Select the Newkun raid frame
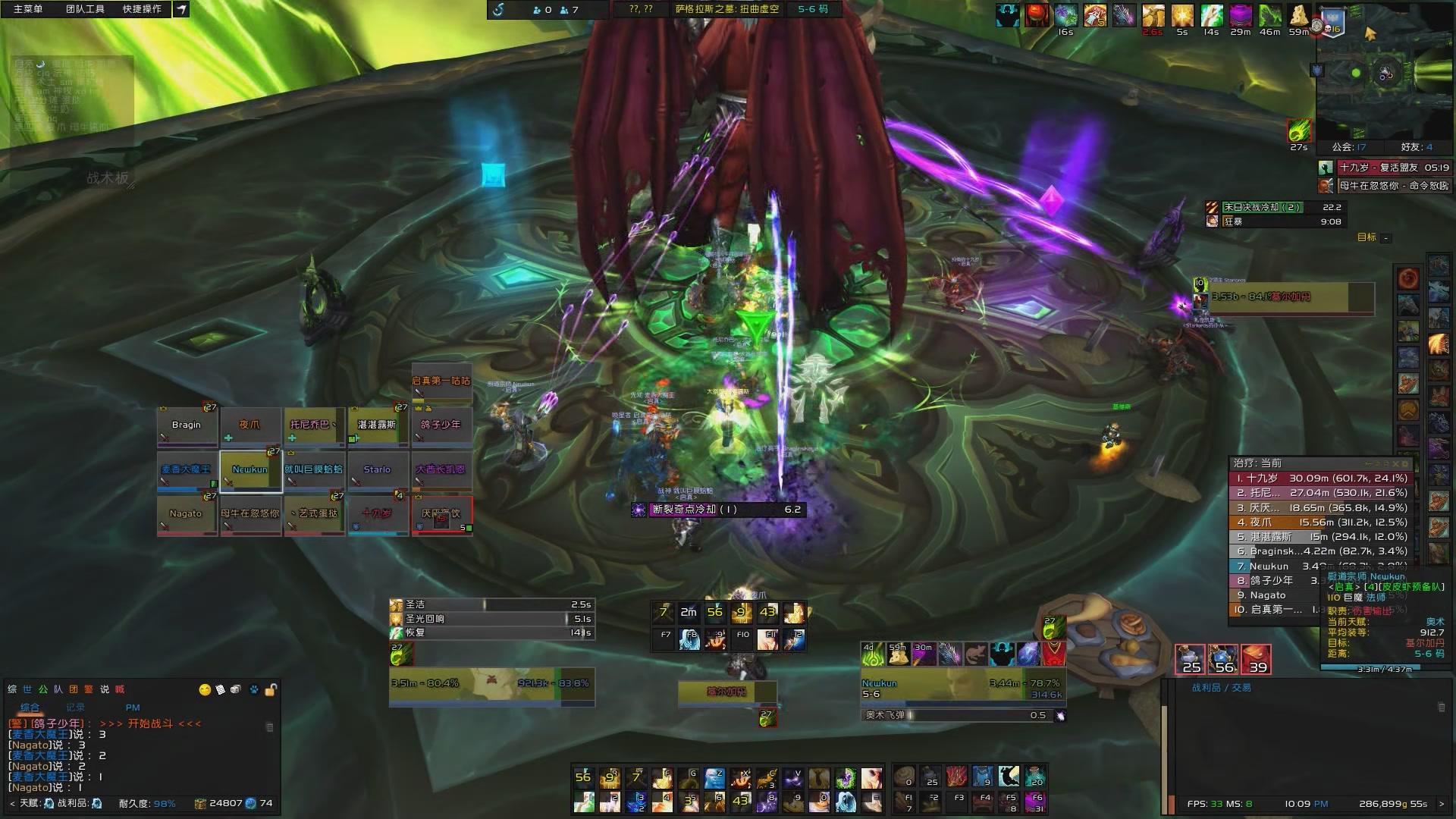This screenshot has width=1456, height=819. click(x=250, y=471)
